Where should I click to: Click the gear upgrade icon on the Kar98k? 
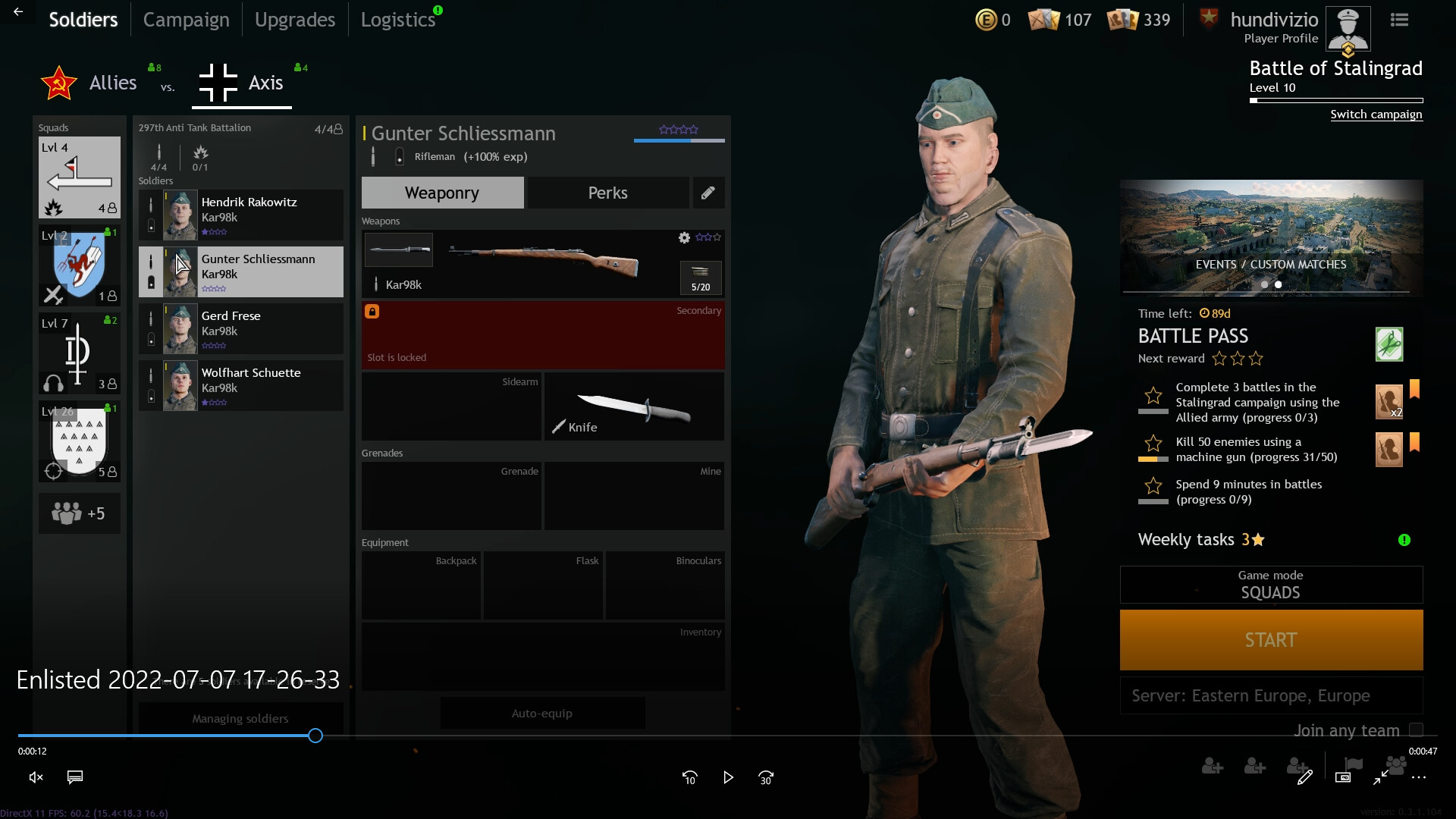pyautogui.click(x=685, y=237)
